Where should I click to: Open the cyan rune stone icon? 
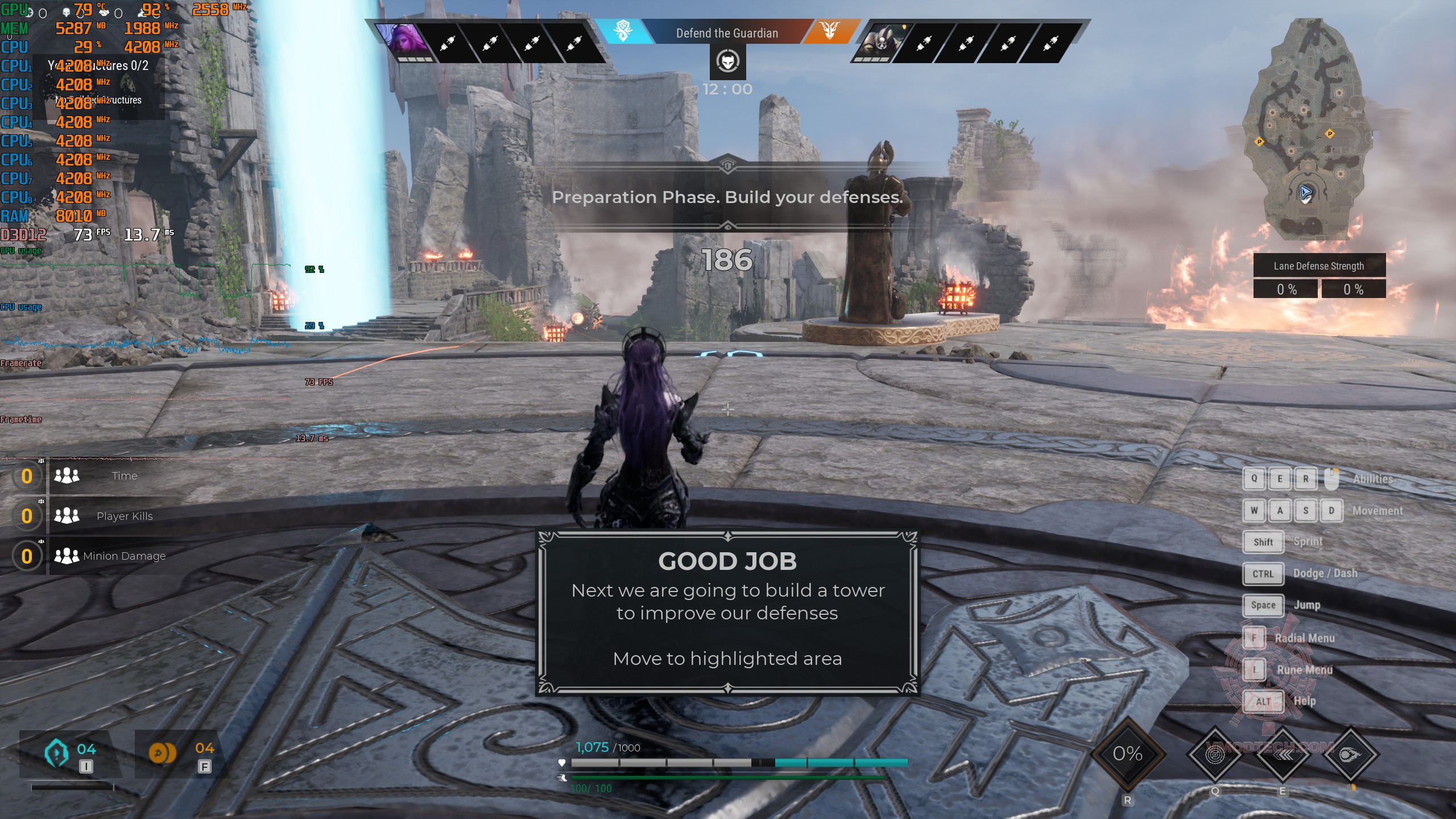56,753
